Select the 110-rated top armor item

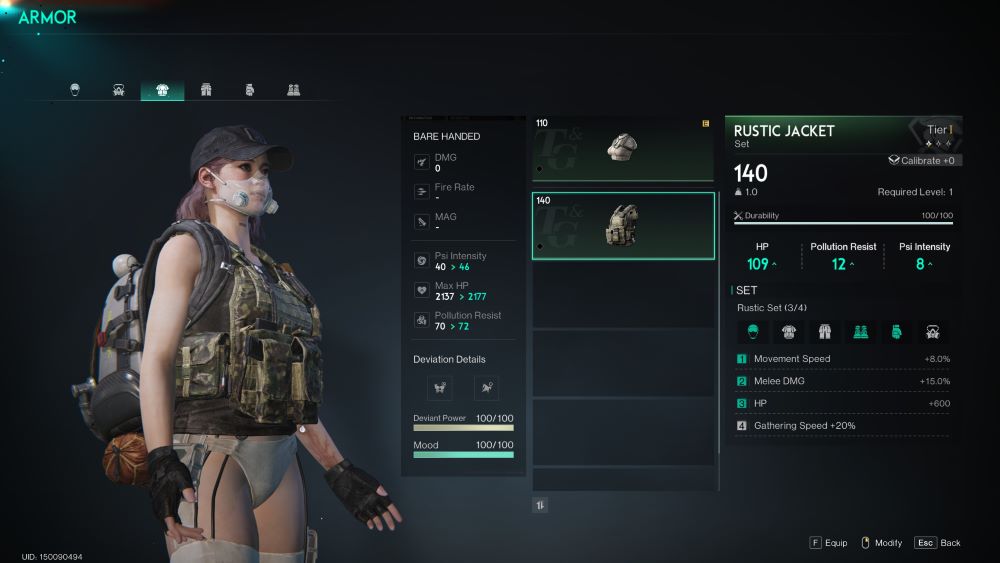(623, 148)
